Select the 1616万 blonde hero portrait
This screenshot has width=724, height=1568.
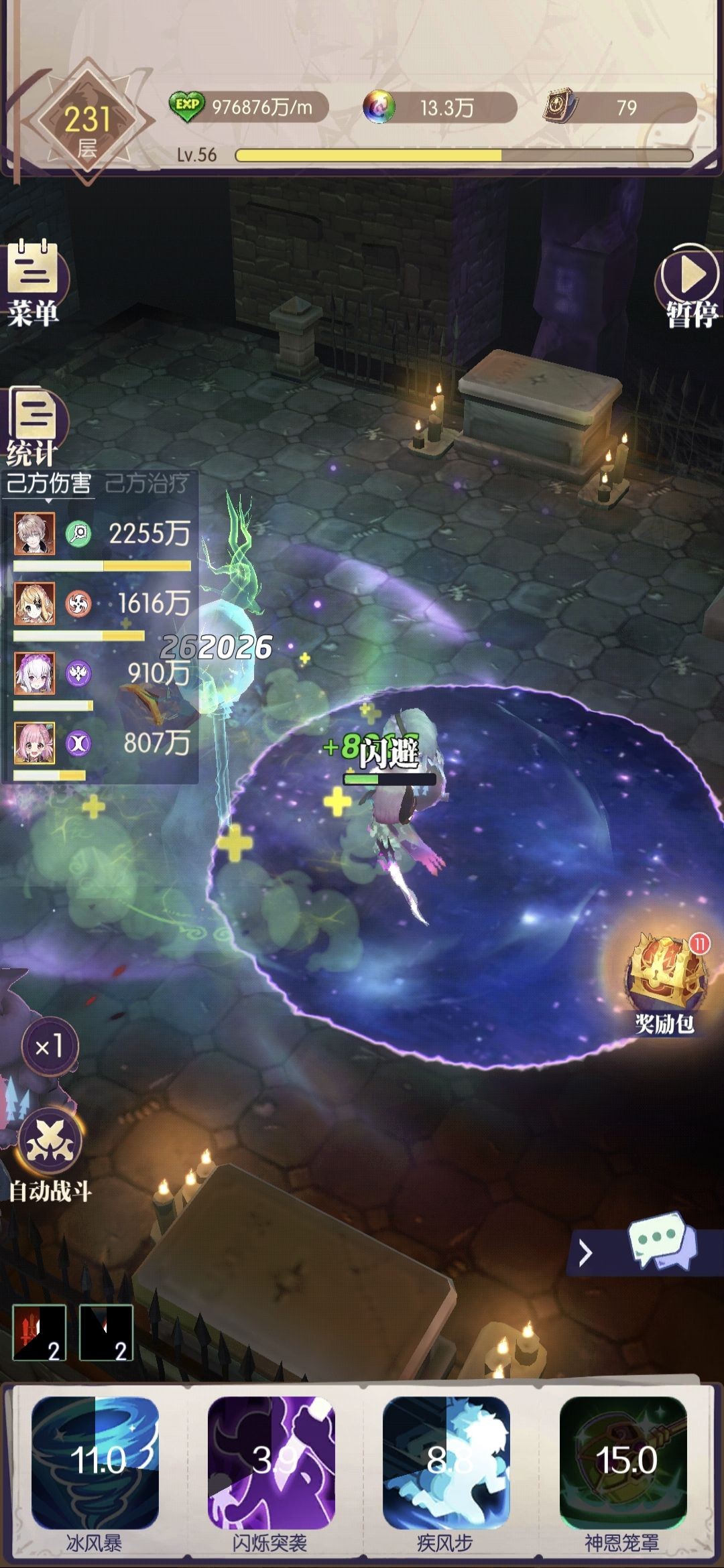(x=35, y=604)
